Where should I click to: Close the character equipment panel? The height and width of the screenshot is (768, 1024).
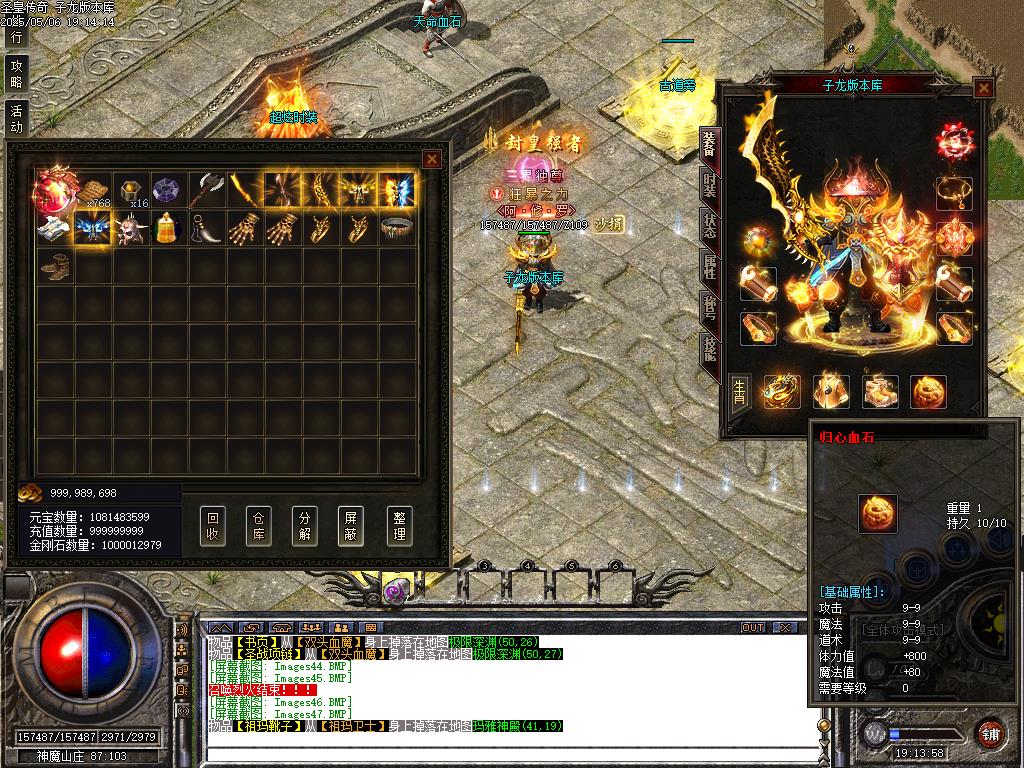pos(984,88)
